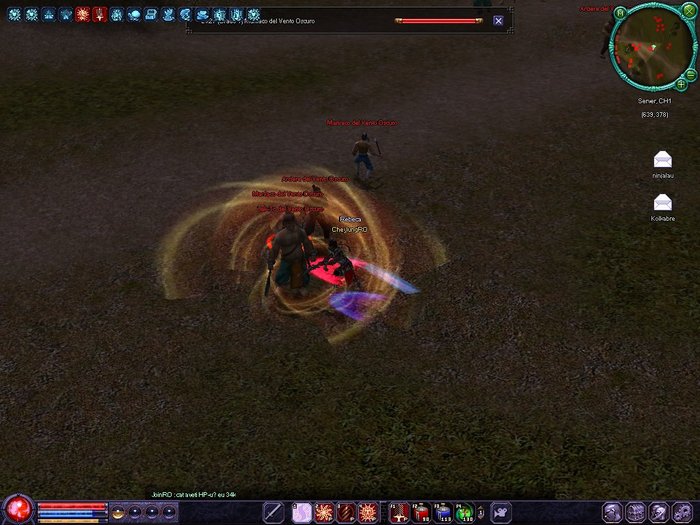The width and height of the screenshot is (700, 525).
Task: Use the red potion quickslot
Action: click(x=421, y=513)
